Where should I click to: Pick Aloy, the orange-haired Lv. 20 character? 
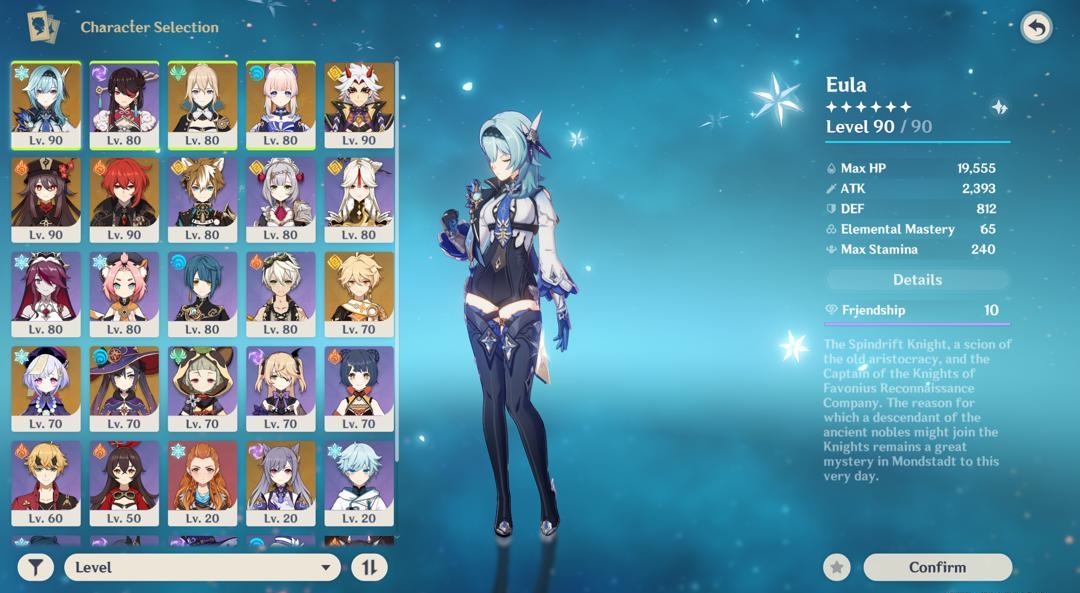[202, 482]
